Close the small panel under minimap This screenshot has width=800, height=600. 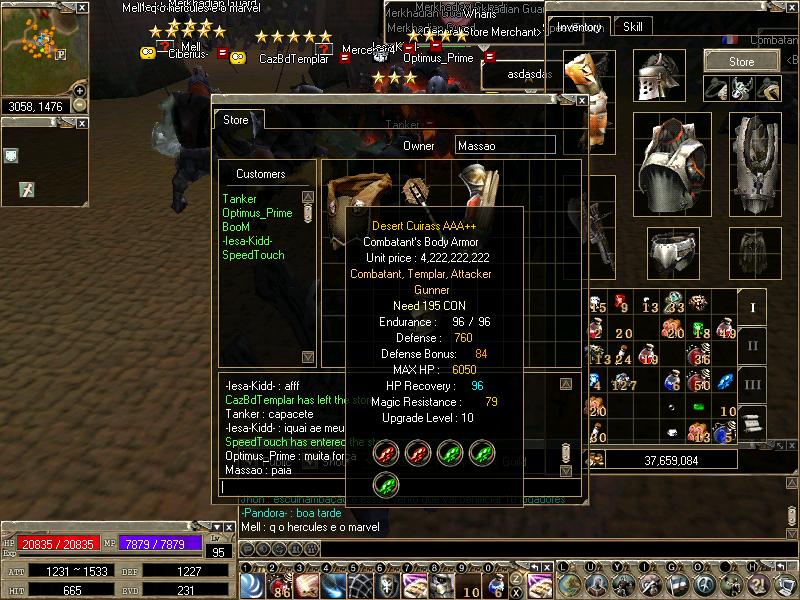click(x=81, y=122)
